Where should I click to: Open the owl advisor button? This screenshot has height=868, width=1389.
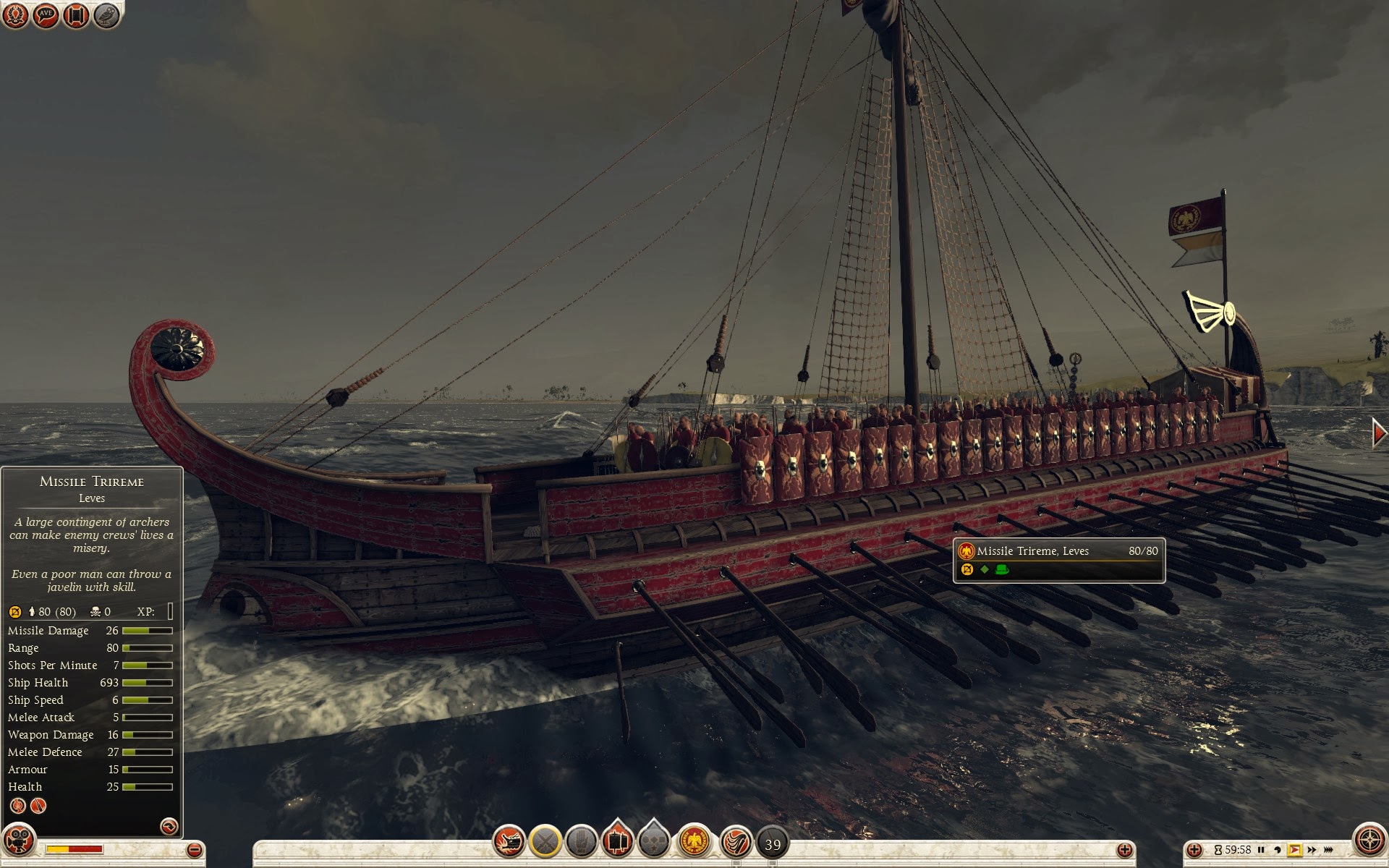click(106, 14)
